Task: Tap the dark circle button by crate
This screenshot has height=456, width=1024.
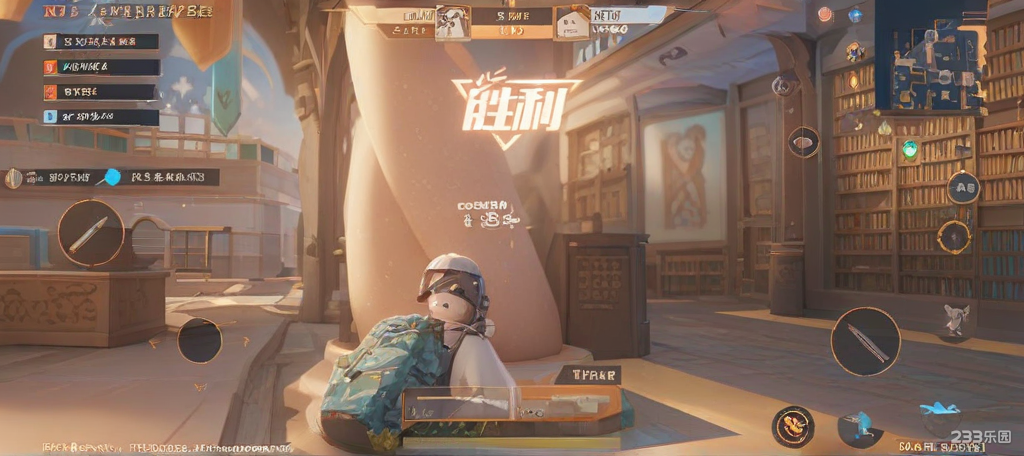Action: point(200,340)
